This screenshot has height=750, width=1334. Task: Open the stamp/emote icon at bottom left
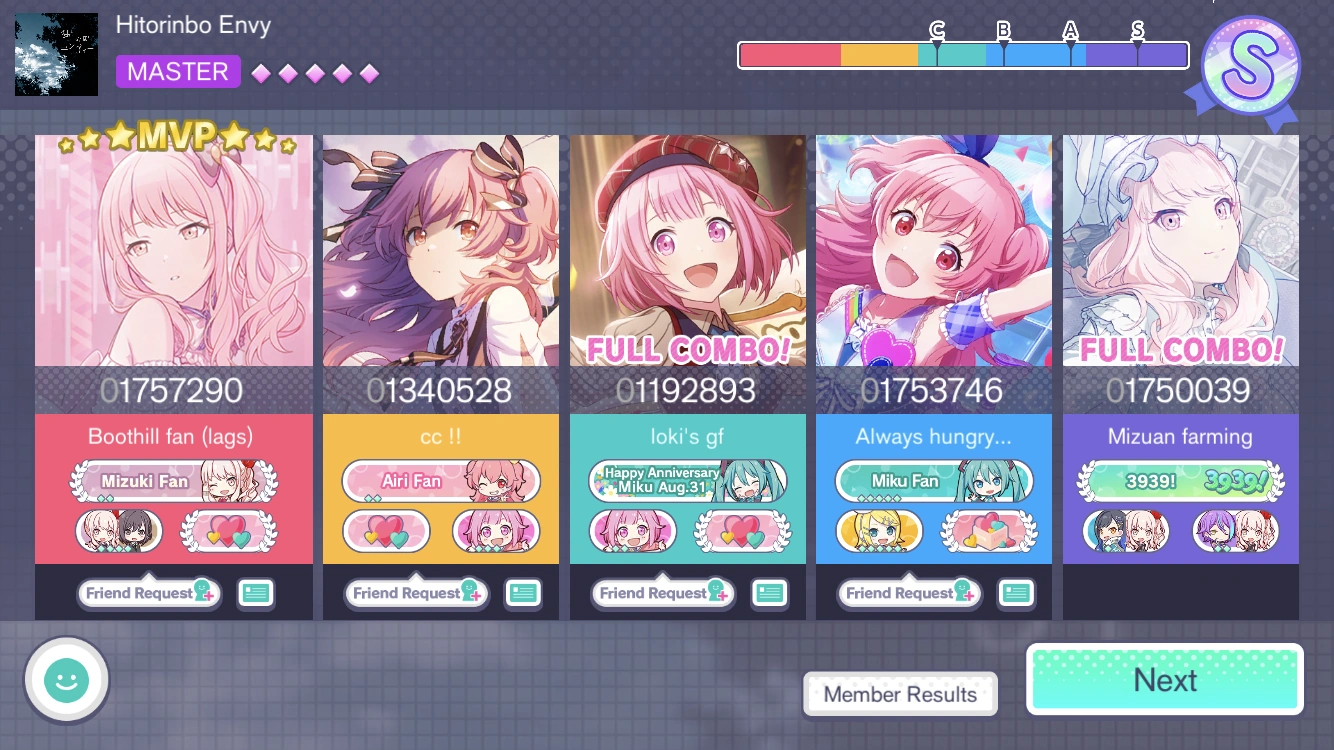[x=66, y=679]
